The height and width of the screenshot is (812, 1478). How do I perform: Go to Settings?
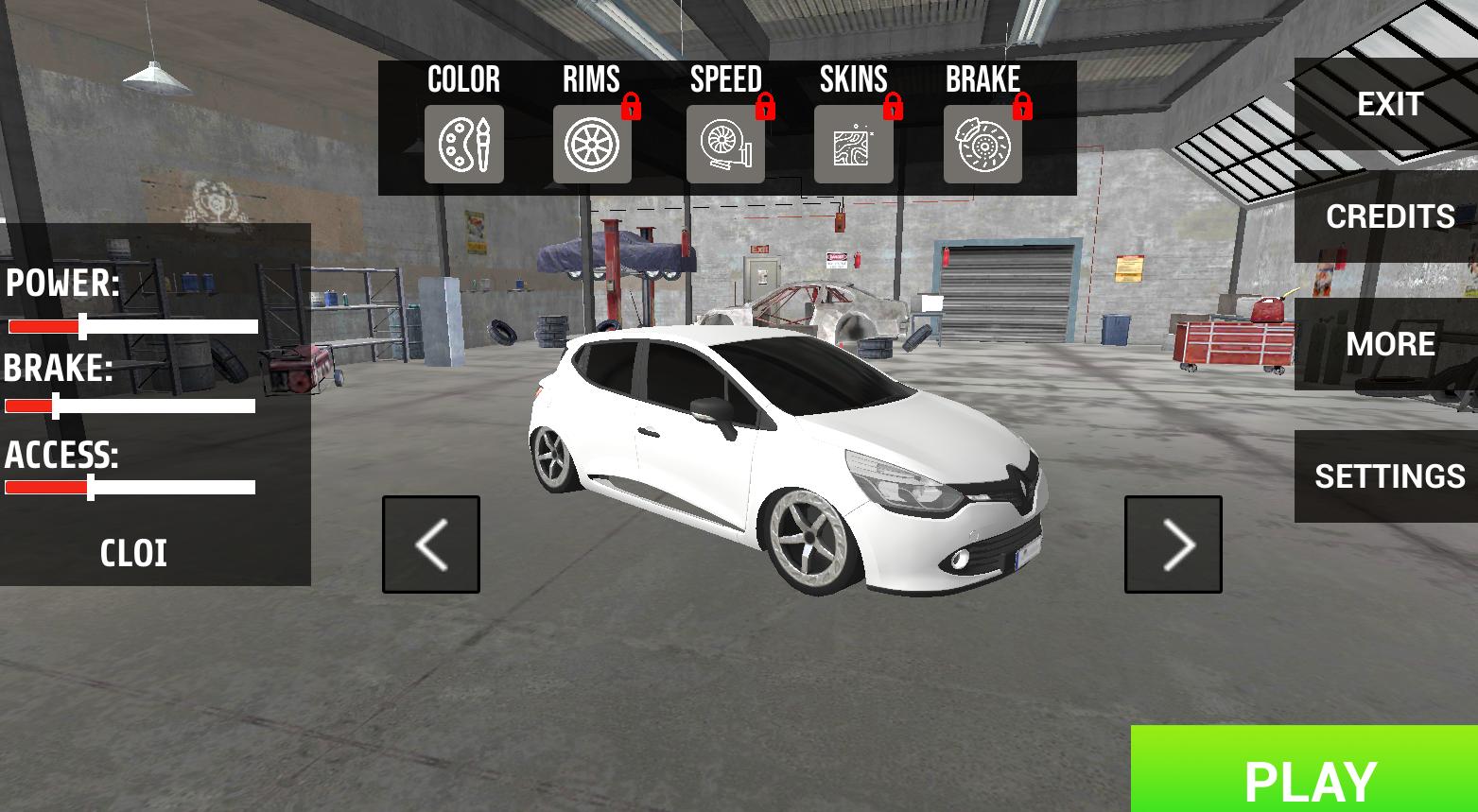point(1389,475)
